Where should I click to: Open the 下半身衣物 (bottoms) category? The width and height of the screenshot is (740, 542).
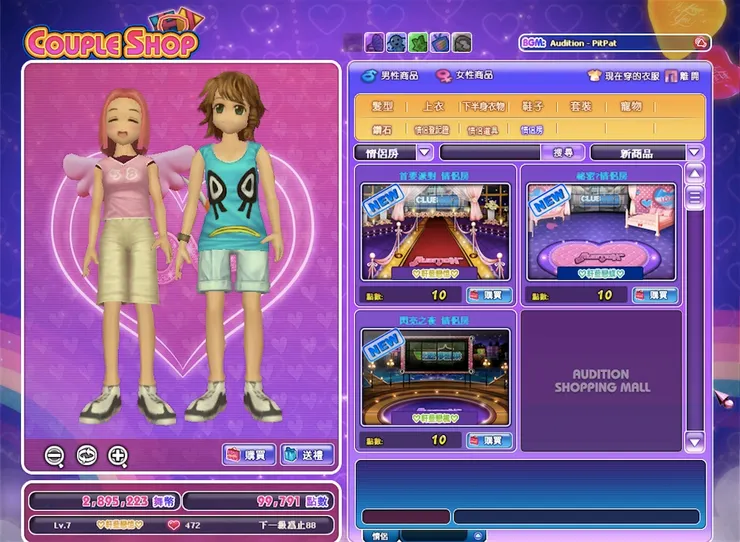tap(484, 105)
